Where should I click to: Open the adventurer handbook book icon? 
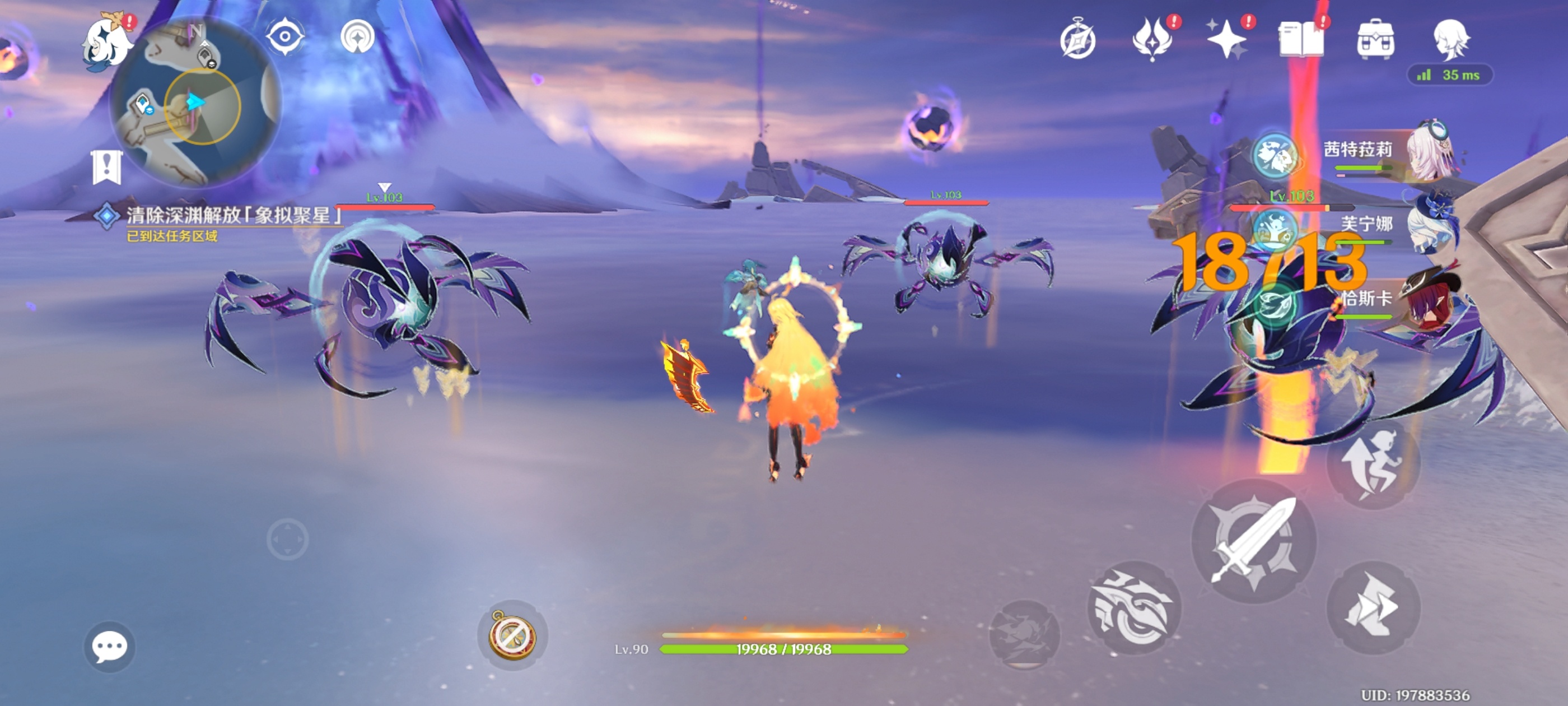pos(1301,40)
